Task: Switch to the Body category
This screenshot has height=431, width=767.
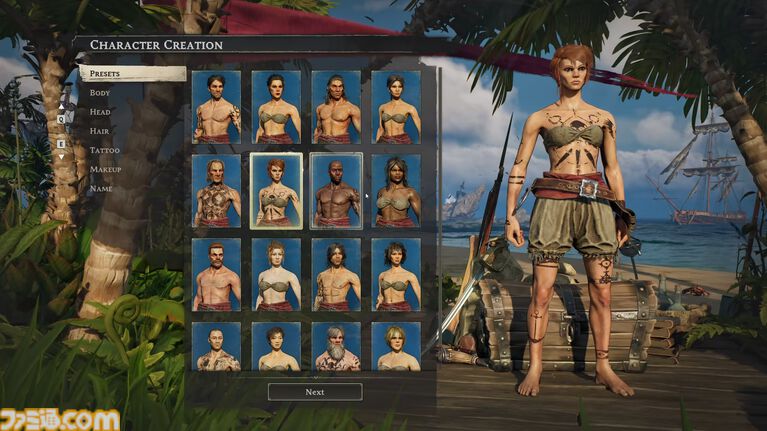Action: pos(100,93)
